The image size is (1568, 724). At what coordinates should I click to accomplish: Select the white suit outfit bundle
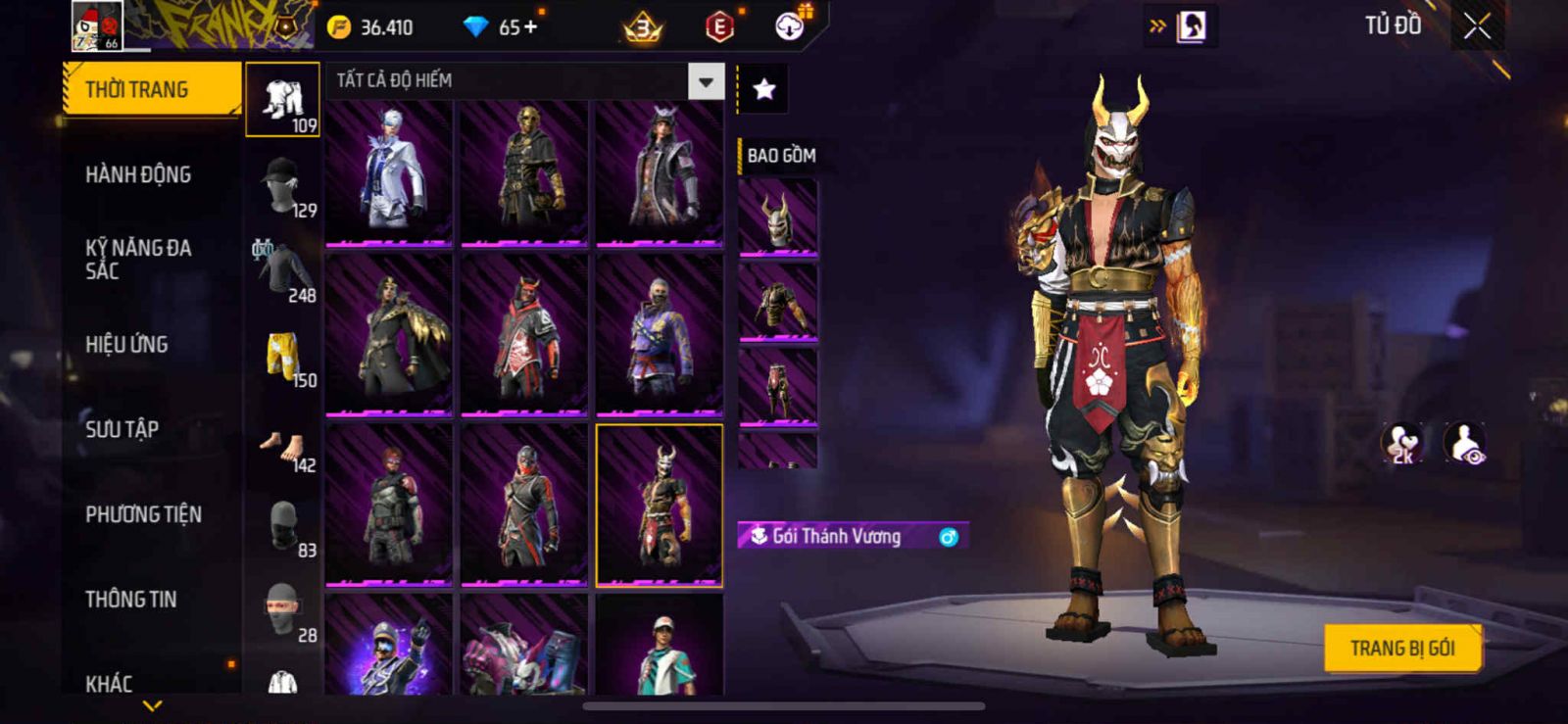(x=389, y=172)
